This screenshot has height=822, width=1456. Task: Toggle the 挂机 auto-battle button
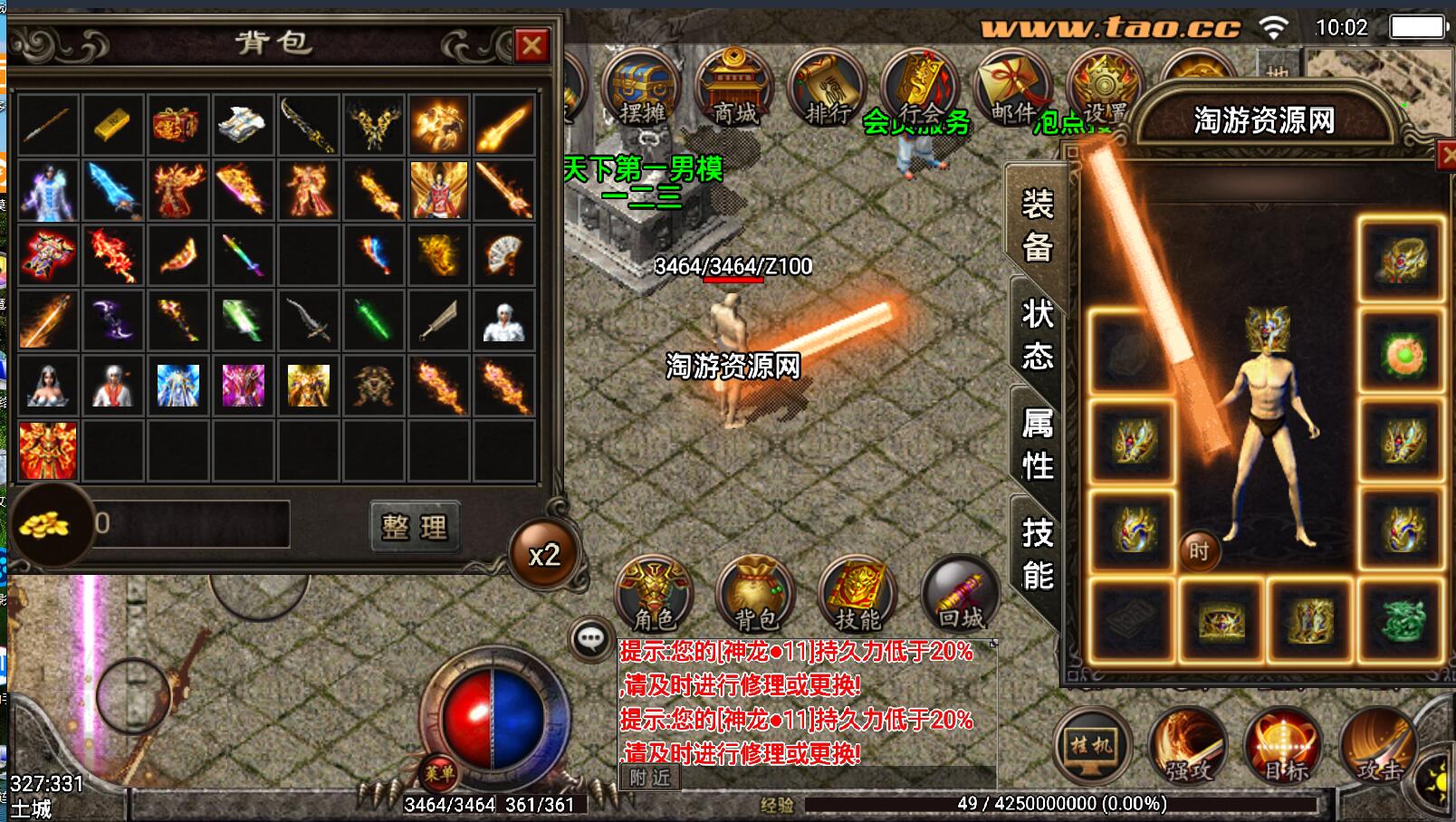coord(1093,746)
